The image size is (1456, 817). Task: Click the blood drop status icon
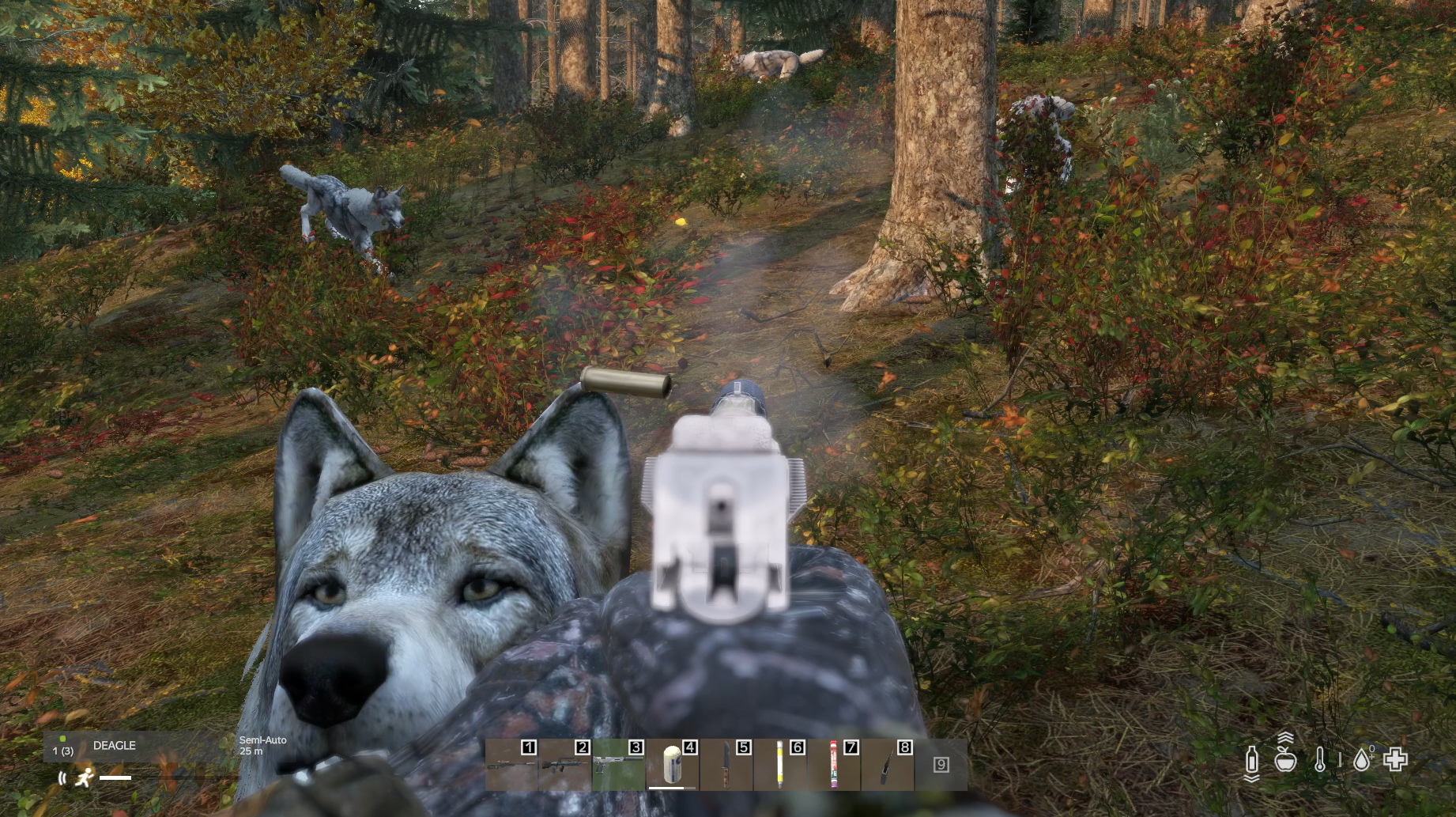point(1361,760)
